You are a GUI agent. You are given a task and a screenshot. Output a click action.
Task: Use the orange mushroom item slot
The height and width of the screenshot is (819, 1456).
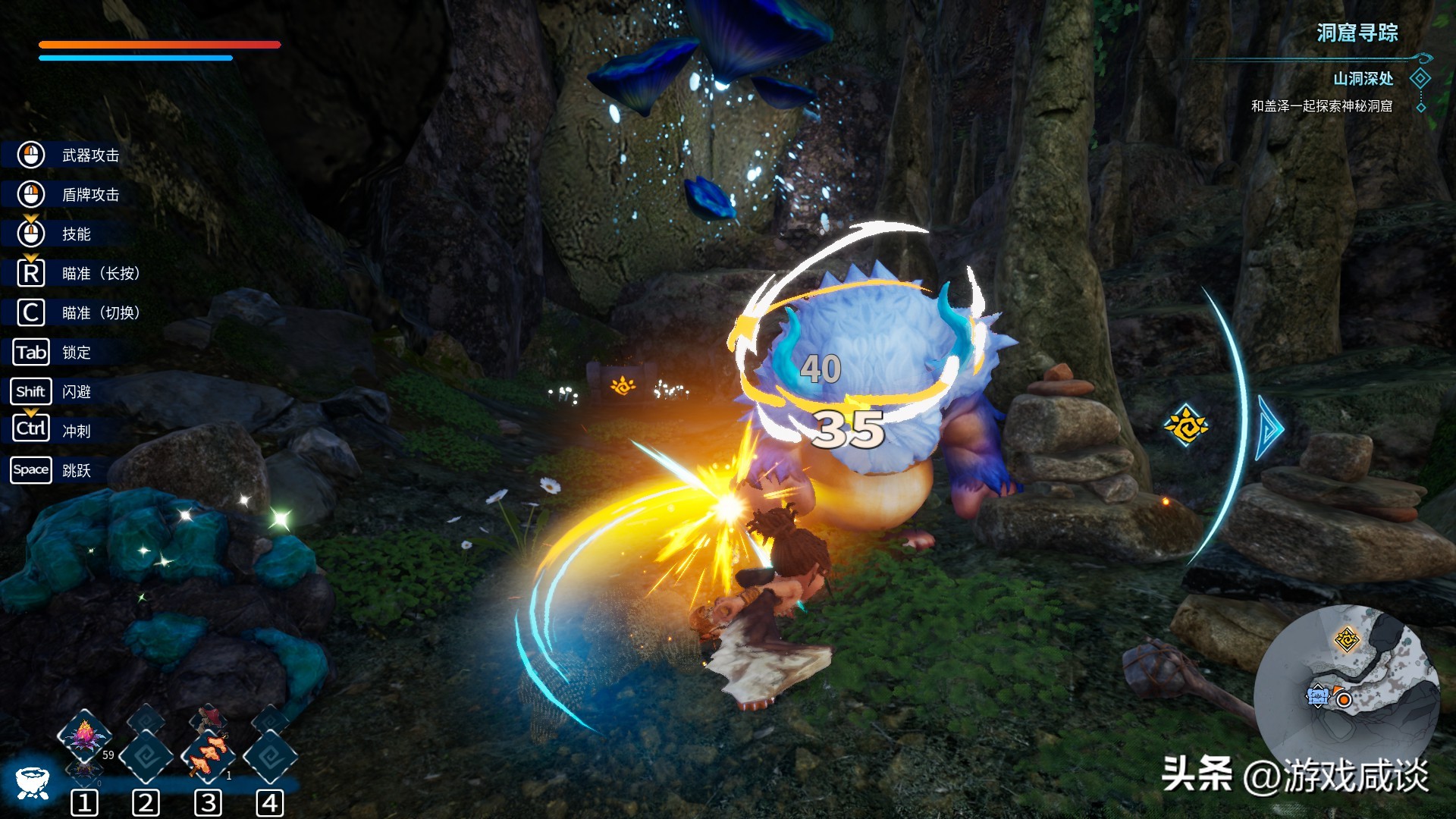point(209,755)
